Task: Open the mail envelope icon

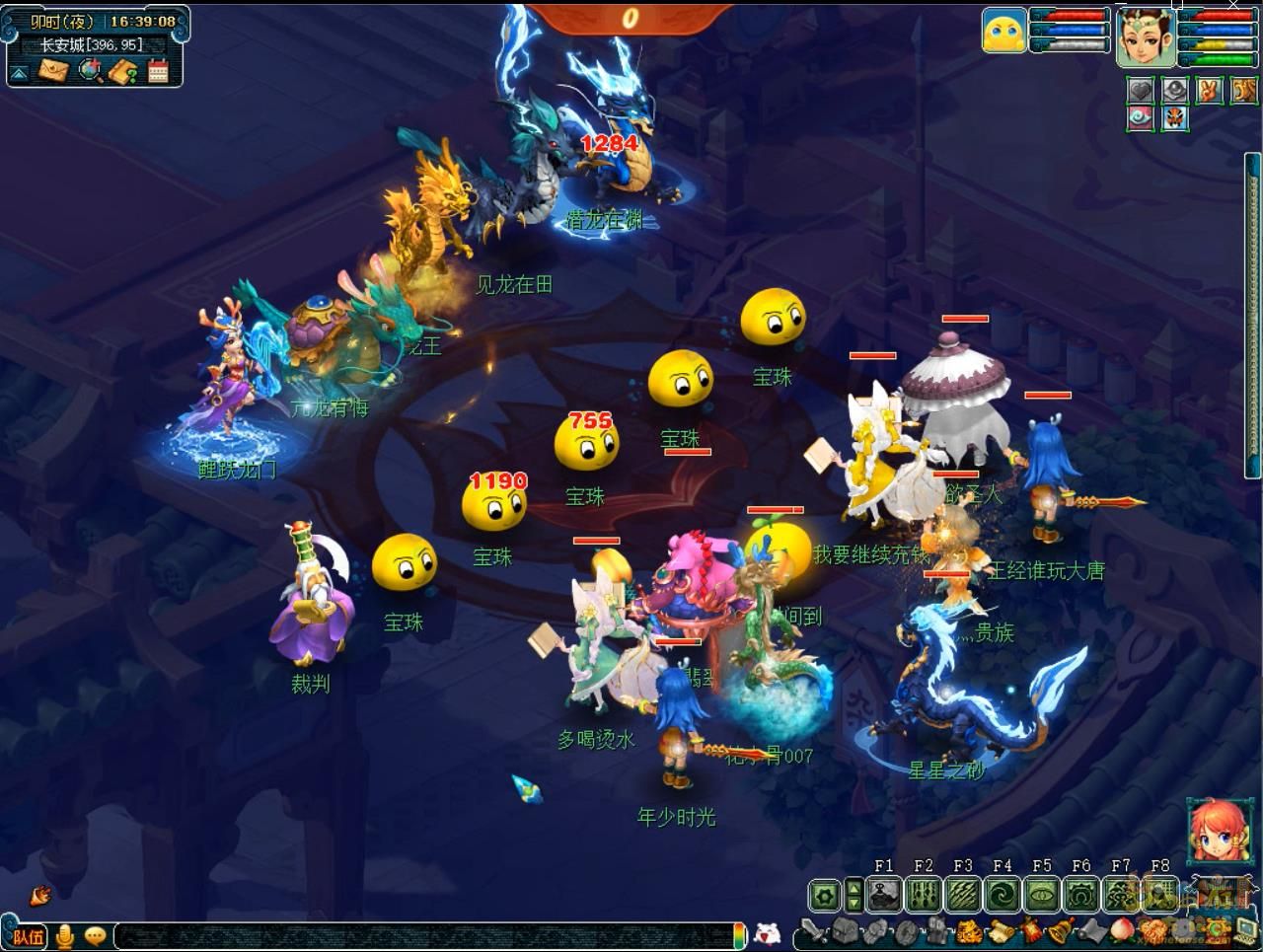Action: pos(54,71)
